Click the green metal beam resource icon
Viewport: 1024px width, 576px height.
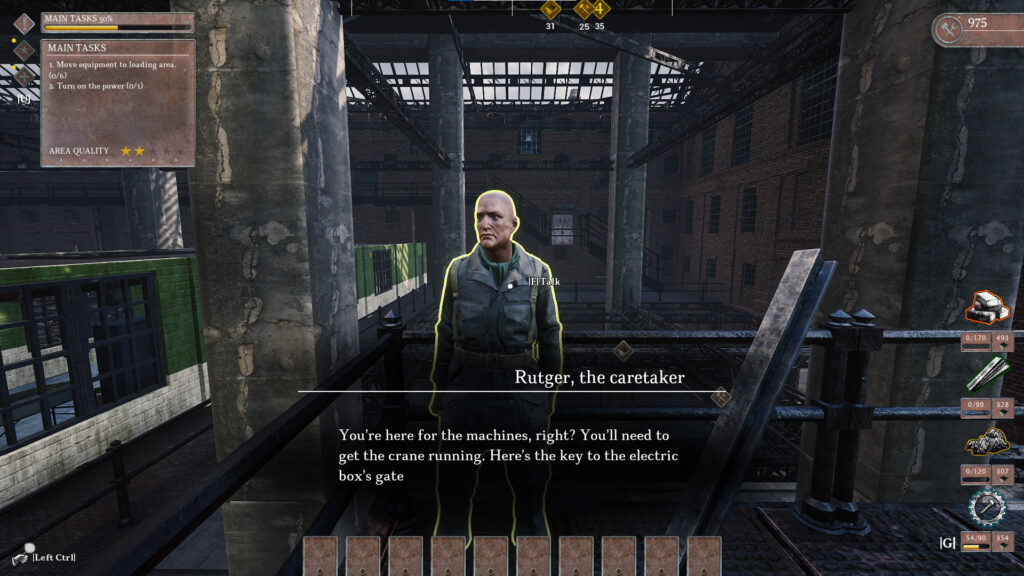(x=987, y=375)
